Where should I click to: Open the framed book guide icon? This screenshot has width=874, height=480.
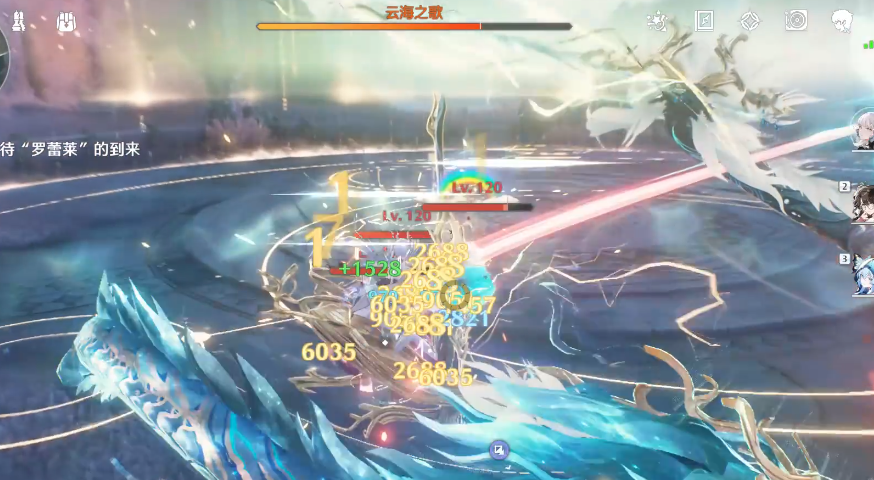coord(704,21)
